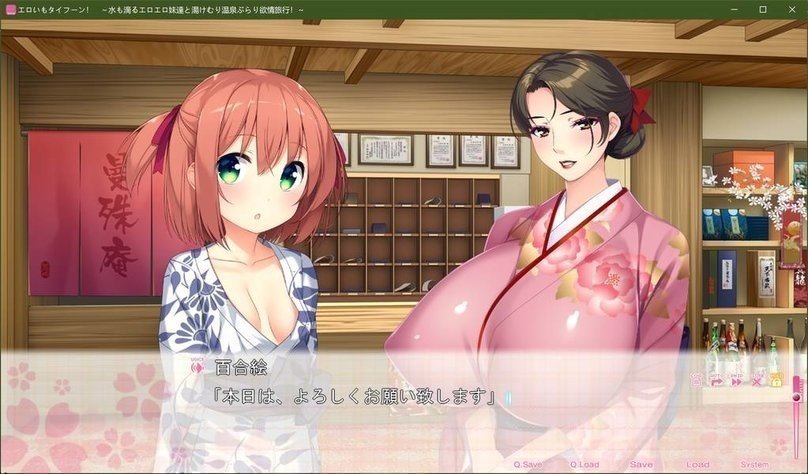Open the Save menu
Viewport: 808px width, 474px height.
(x=641, y=465)
